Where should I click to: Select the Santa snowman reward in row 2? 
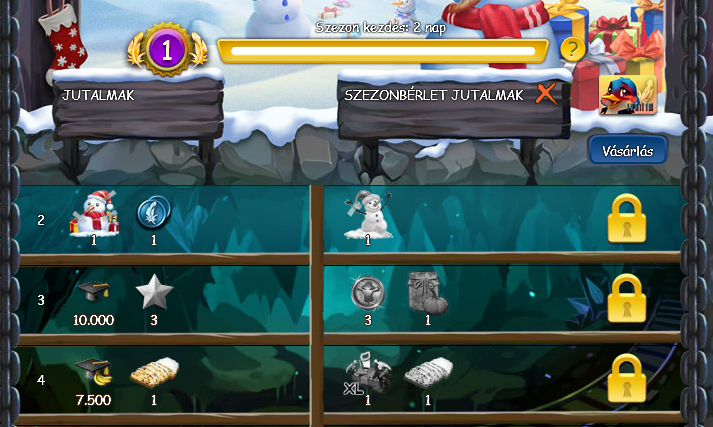pyautogui.click(x=95, y=213)
